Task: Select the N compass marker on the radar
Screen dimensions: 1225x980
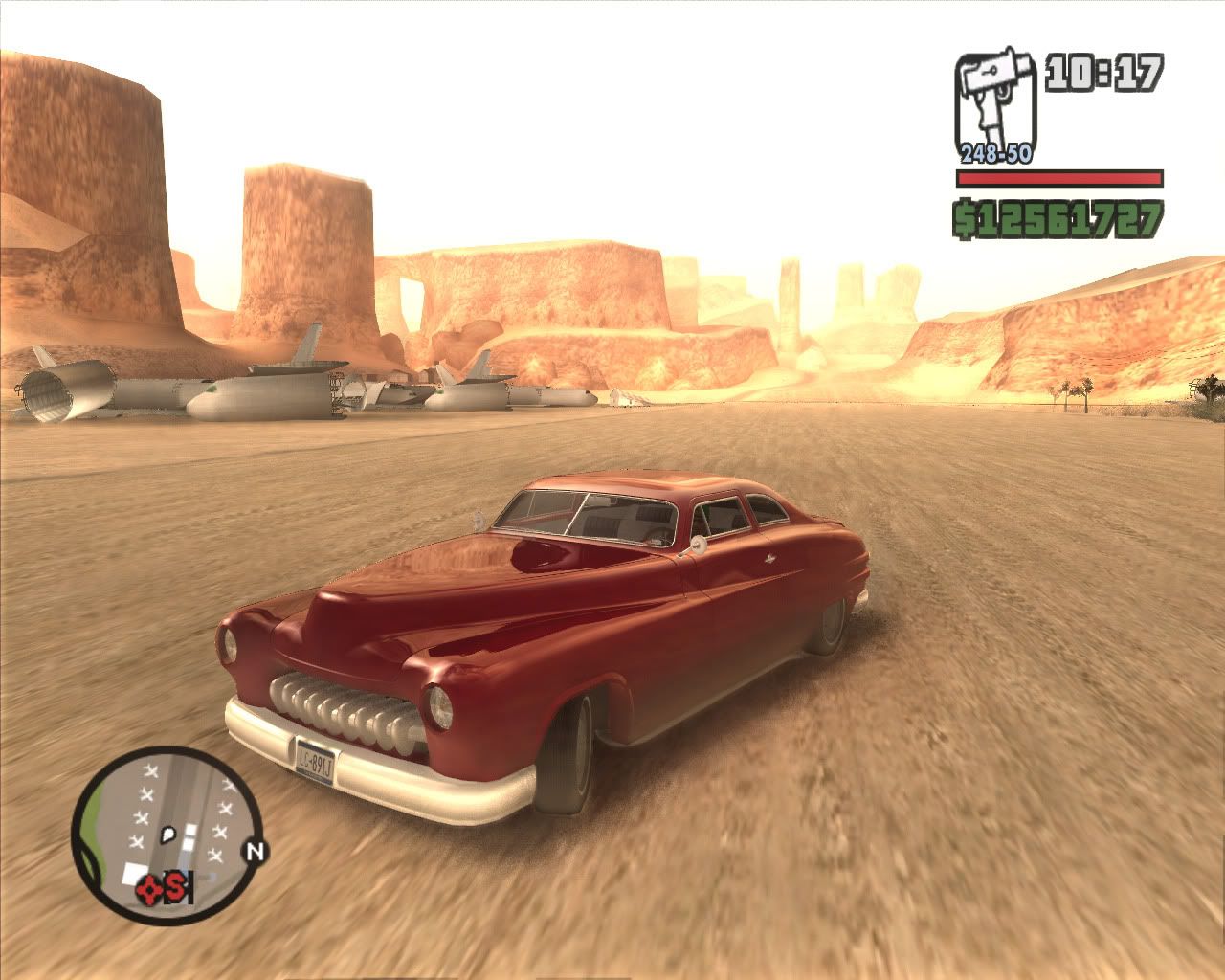Action: click(254, 852)
